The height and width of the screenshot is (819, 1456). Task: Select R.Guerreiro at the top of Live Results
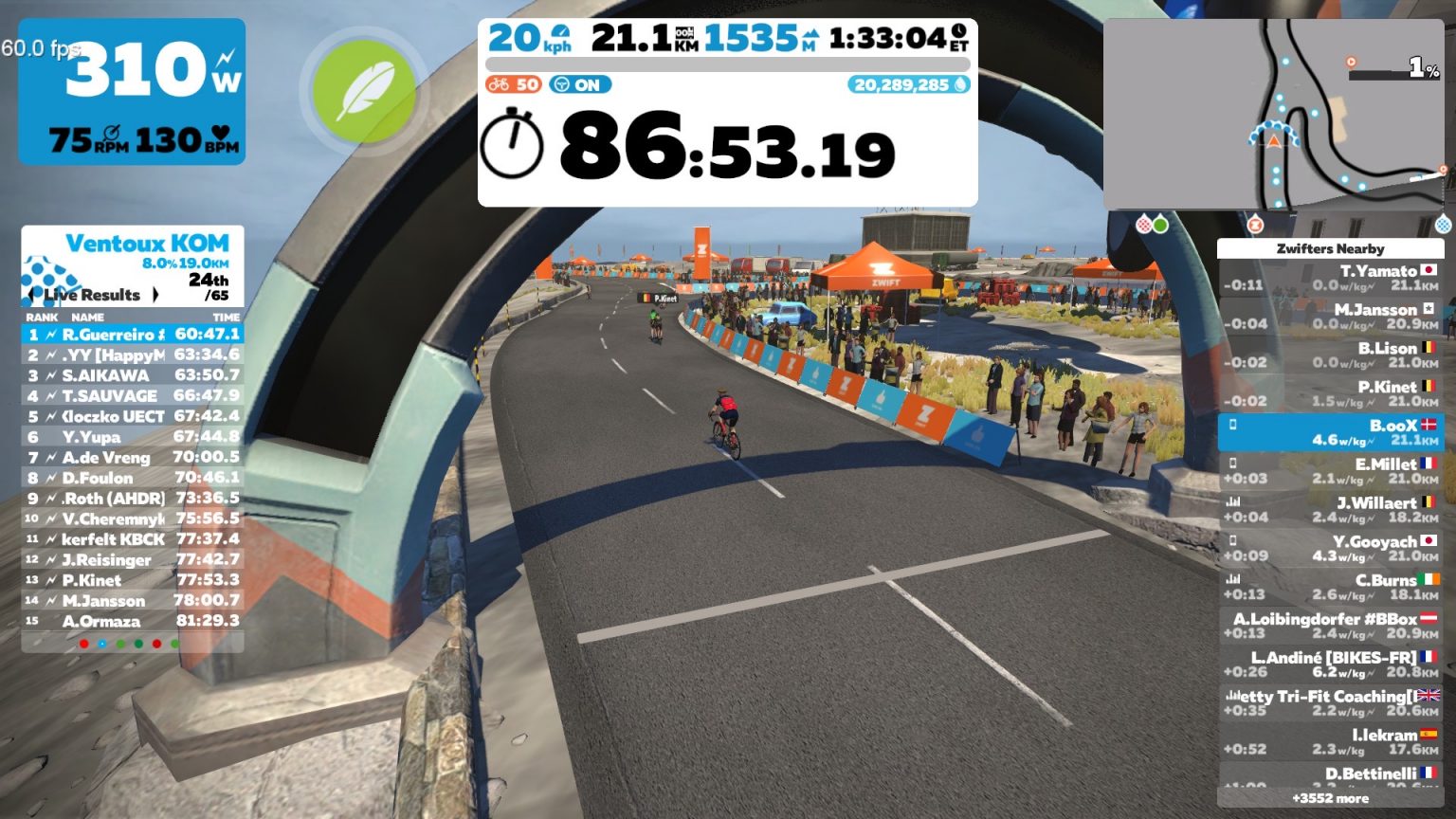coord(133,335)
